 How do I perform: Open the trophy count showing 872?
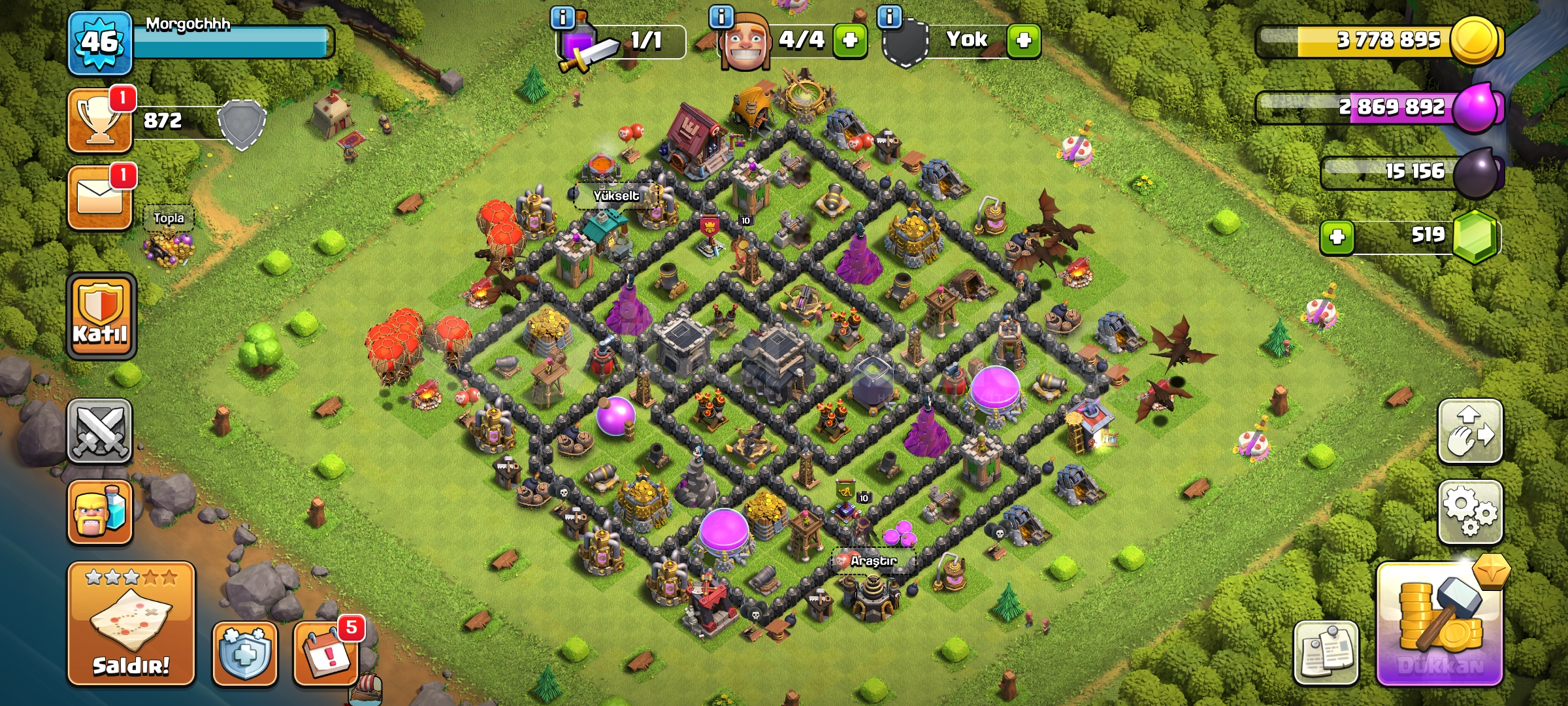[x=99, y=121]
